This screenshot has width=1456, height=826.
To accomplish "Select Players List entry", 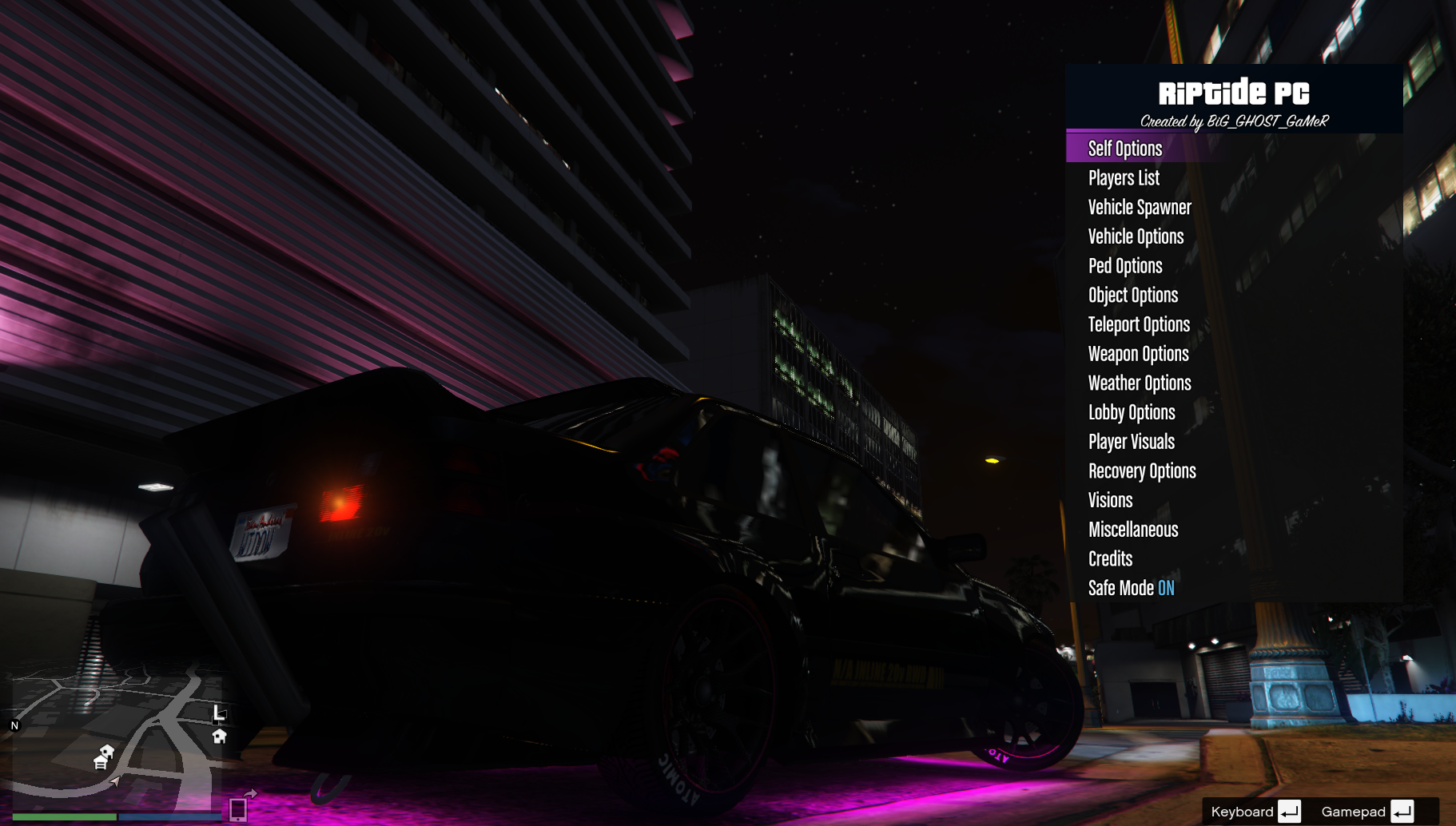I will 1124,178.
